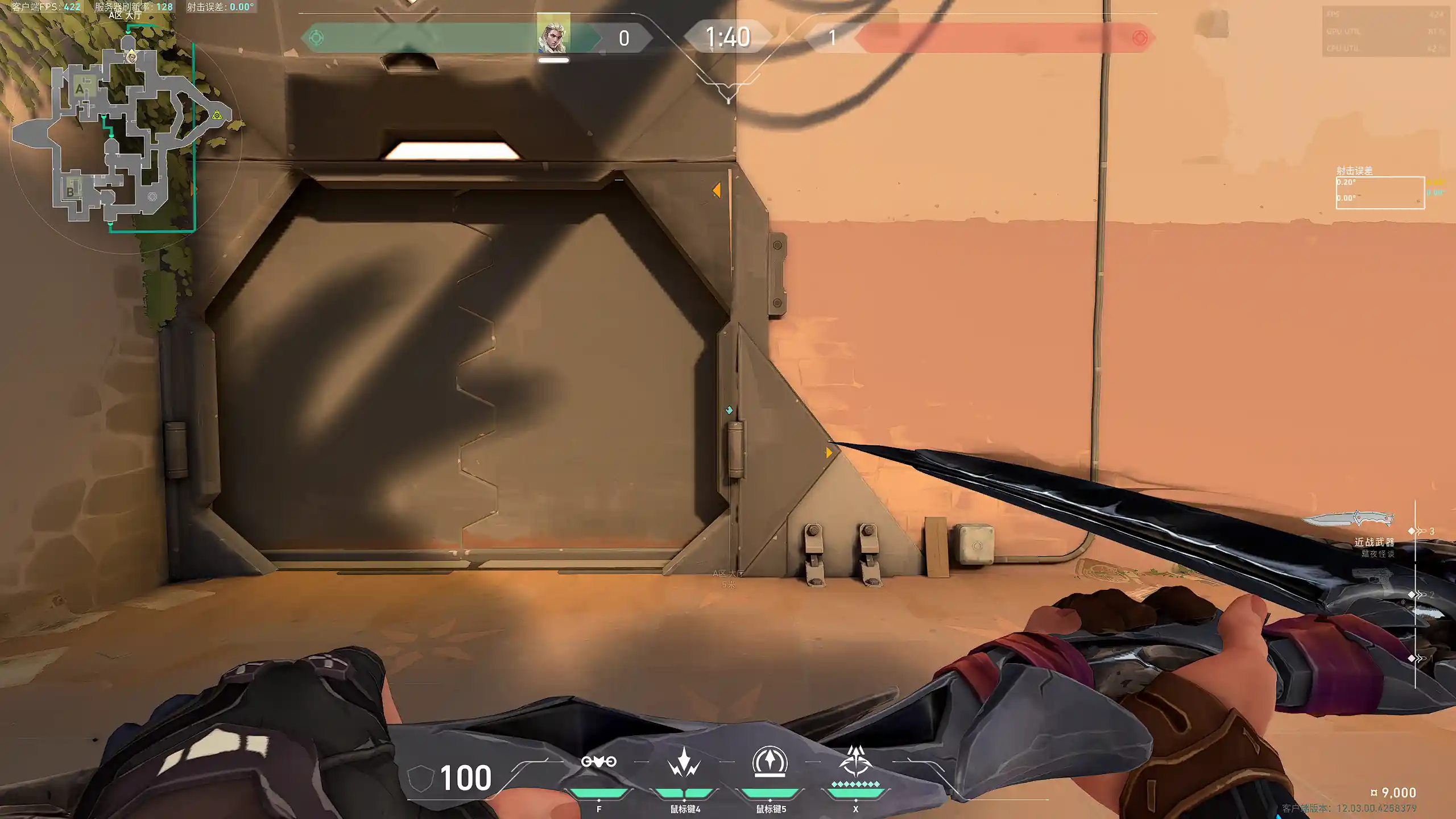Activate the Recon Bolt ability icon
This screenshot has width=1456, height=819.
pos(770,761)
